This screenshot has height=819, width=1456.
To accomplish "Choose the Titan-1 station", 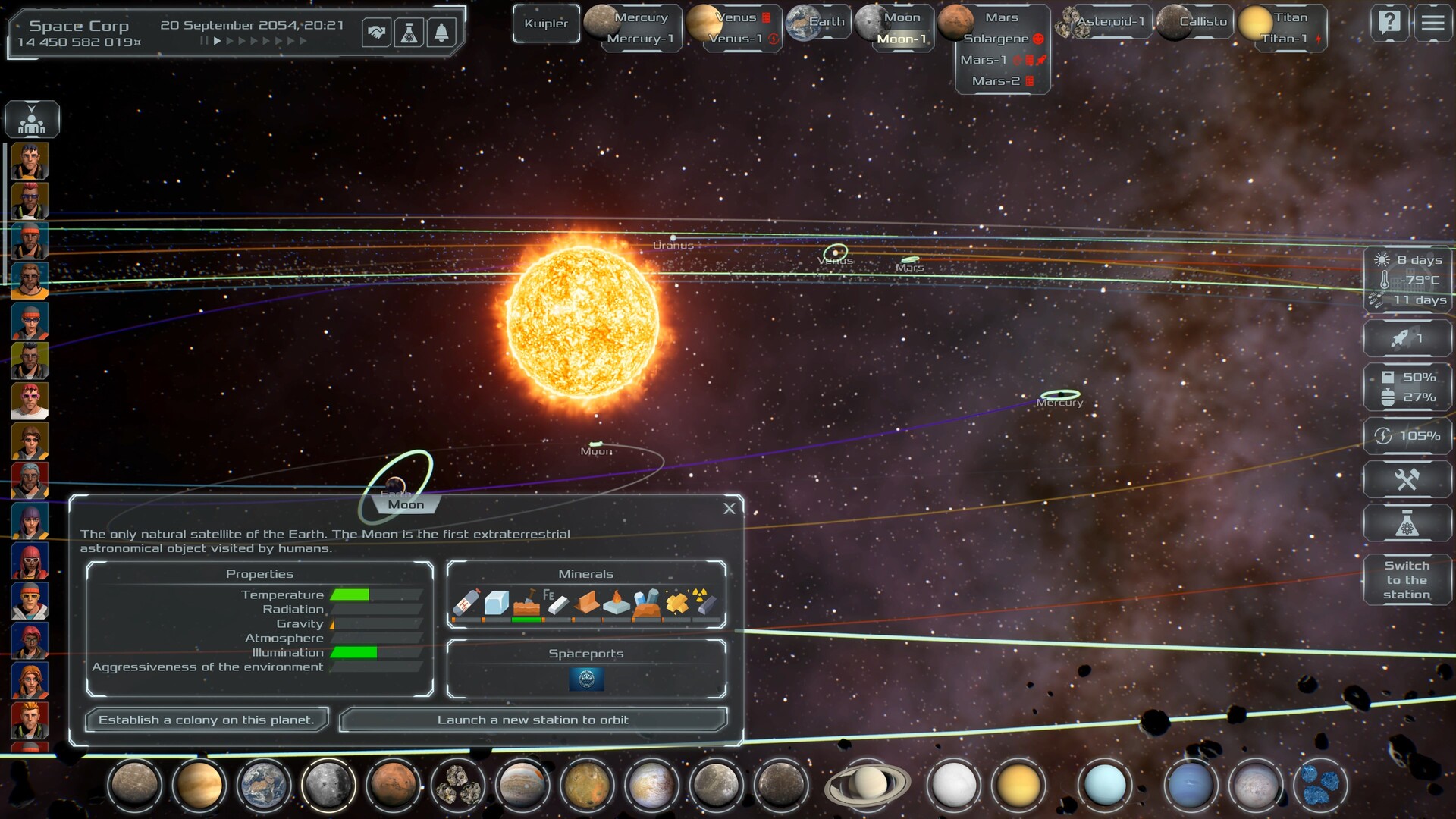I will click(1285, 39).
